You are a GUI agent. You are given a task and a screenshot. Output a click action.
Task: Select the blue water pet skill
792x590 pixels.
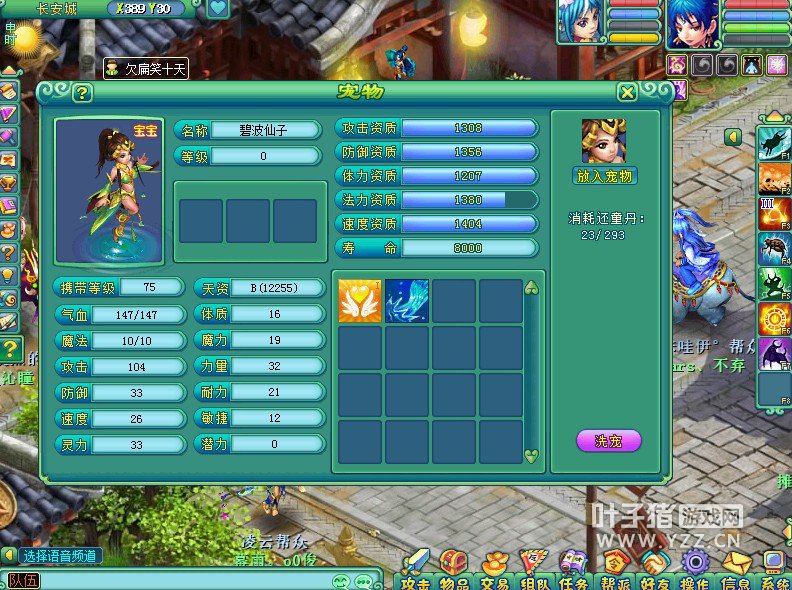click(x=407, y=300)
